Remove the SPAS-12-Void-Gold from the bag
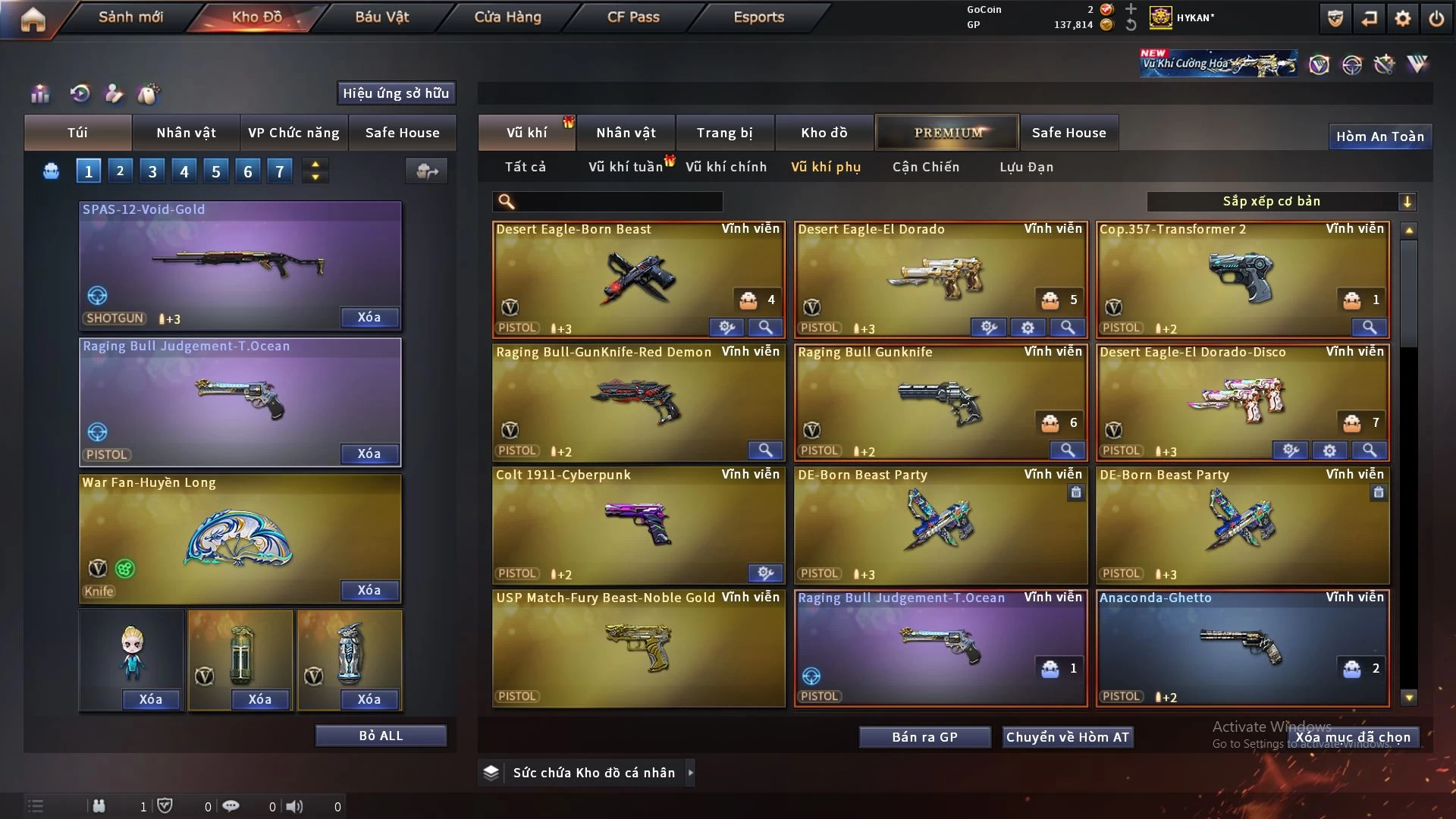1456x819 pixels. pos(369,317)
